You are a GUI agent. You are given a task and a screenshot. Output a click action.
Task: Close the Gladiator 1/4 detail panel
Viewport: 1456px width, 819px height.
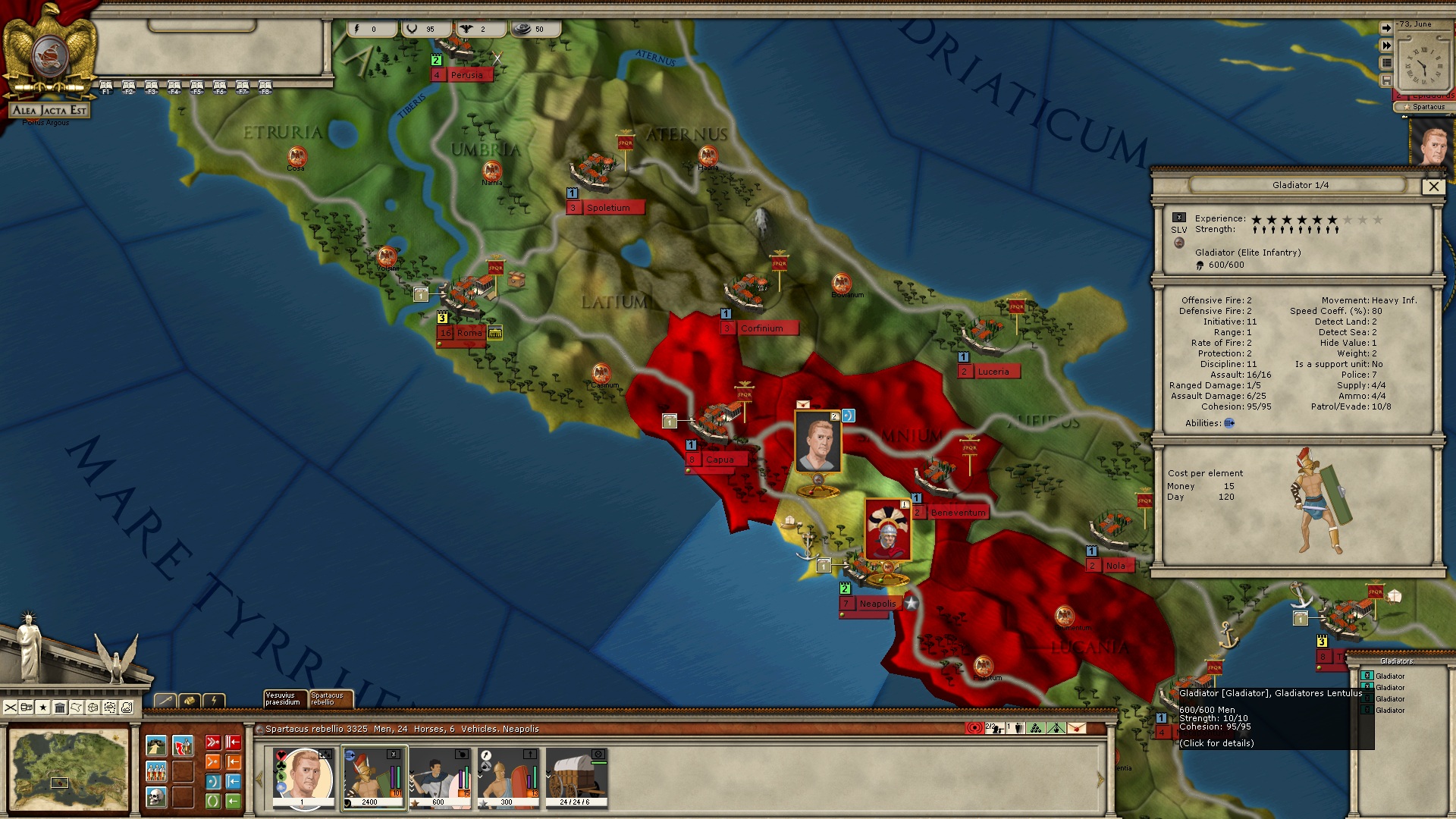(1432, 187)
